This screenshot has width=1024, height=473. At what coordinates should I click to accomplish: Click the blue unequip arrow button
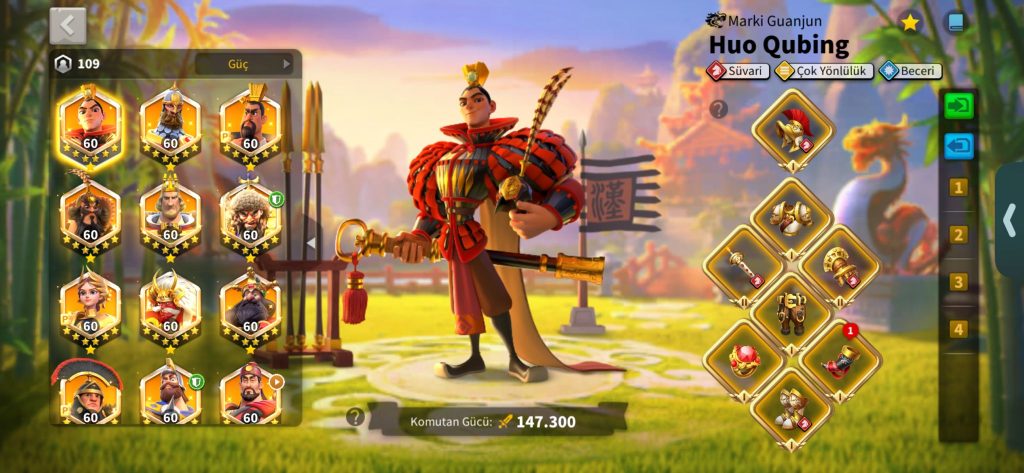[x=958, y=146]
